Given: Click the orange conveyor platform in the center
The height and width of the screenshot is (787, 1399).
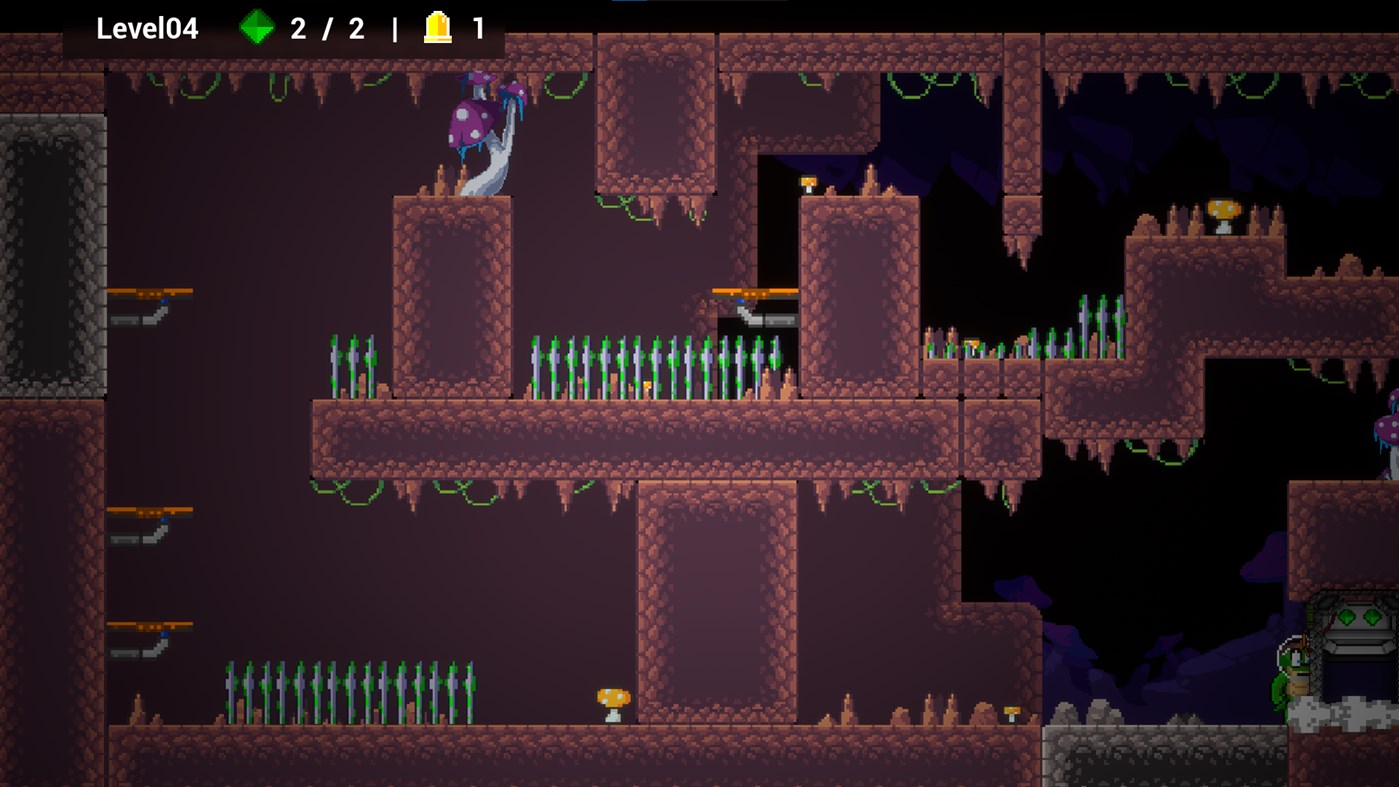Looking at the screenshot, I should (752, 292).
